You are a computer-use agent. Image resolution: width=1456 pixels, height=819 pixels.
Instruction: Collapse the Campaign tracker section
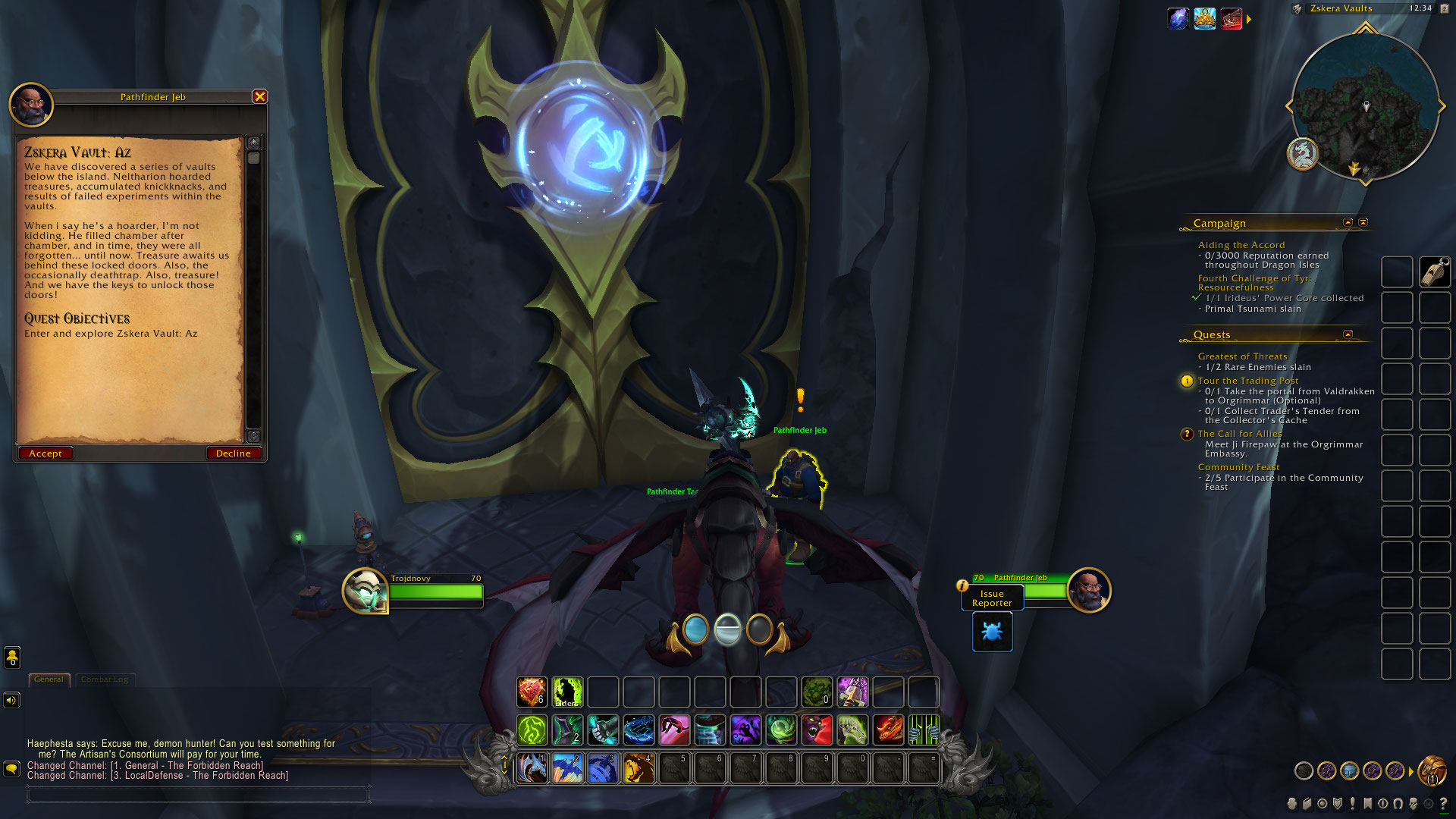coord(1348,223)
